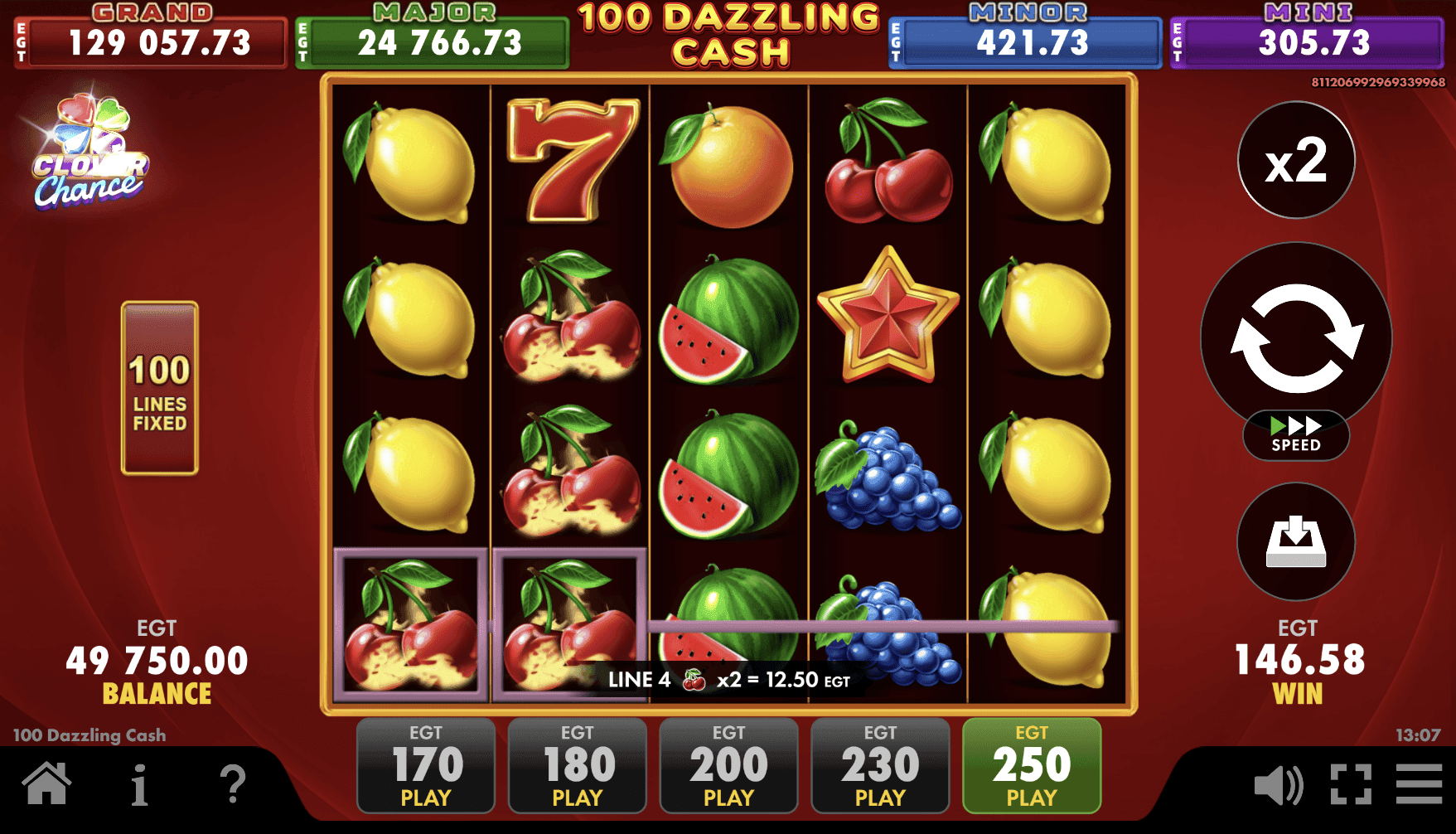The width and height of the screenshot is (1456, 834).
Task: Click the 200 EGT bet stepper
Action: [728, 764]
